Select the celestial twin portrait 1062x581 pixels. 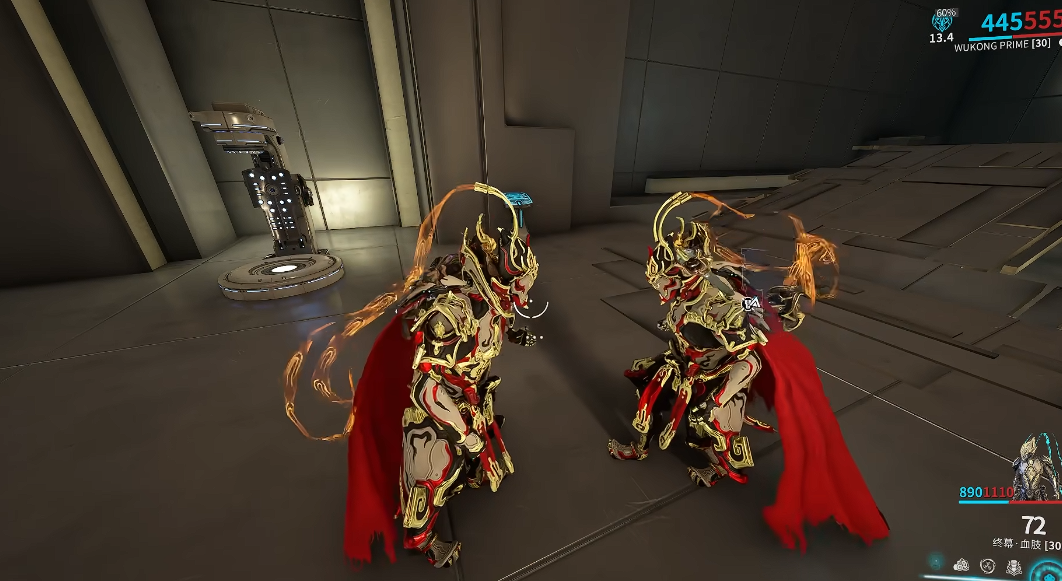tap(1036, 467)
